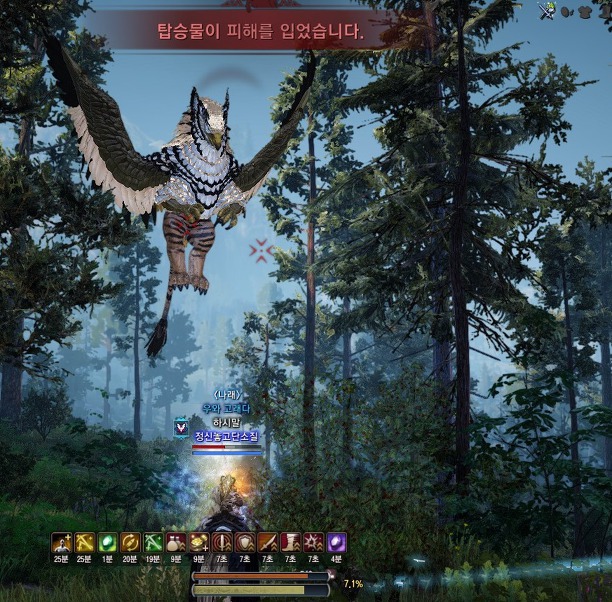This screenshot has height=602, width=612.
Task: Click the green pickaxe buff icon
Action: (x=153, y=543)
